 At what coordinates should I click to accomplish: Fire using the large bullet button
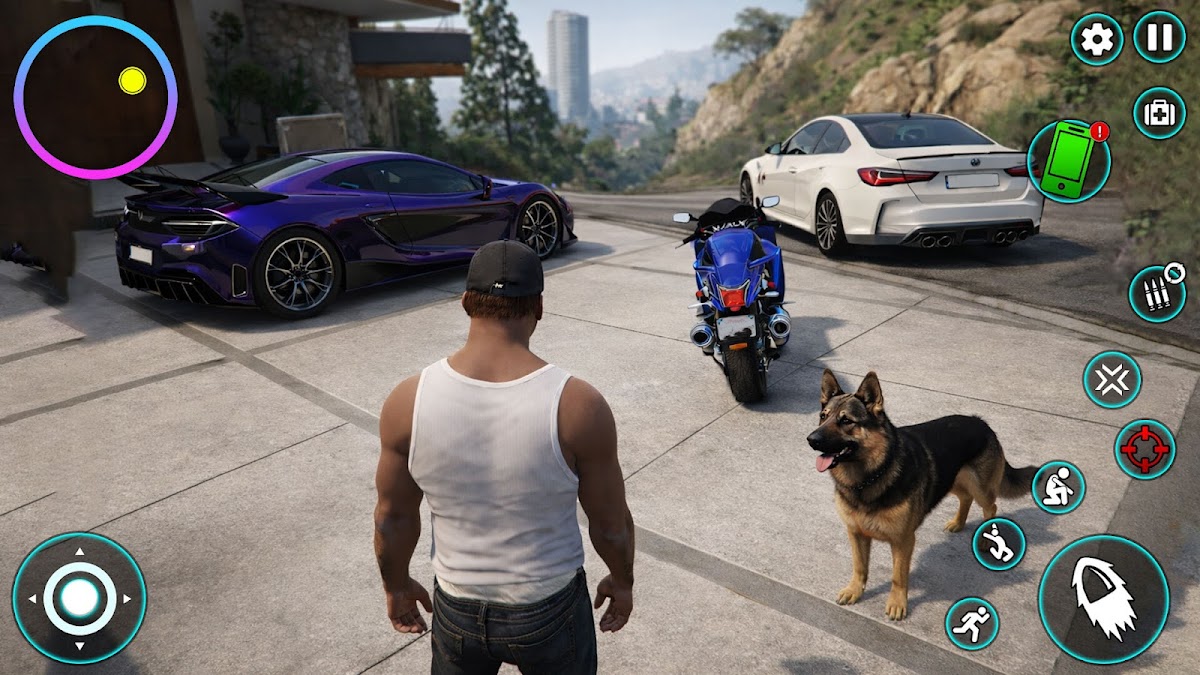[1103, 598]
